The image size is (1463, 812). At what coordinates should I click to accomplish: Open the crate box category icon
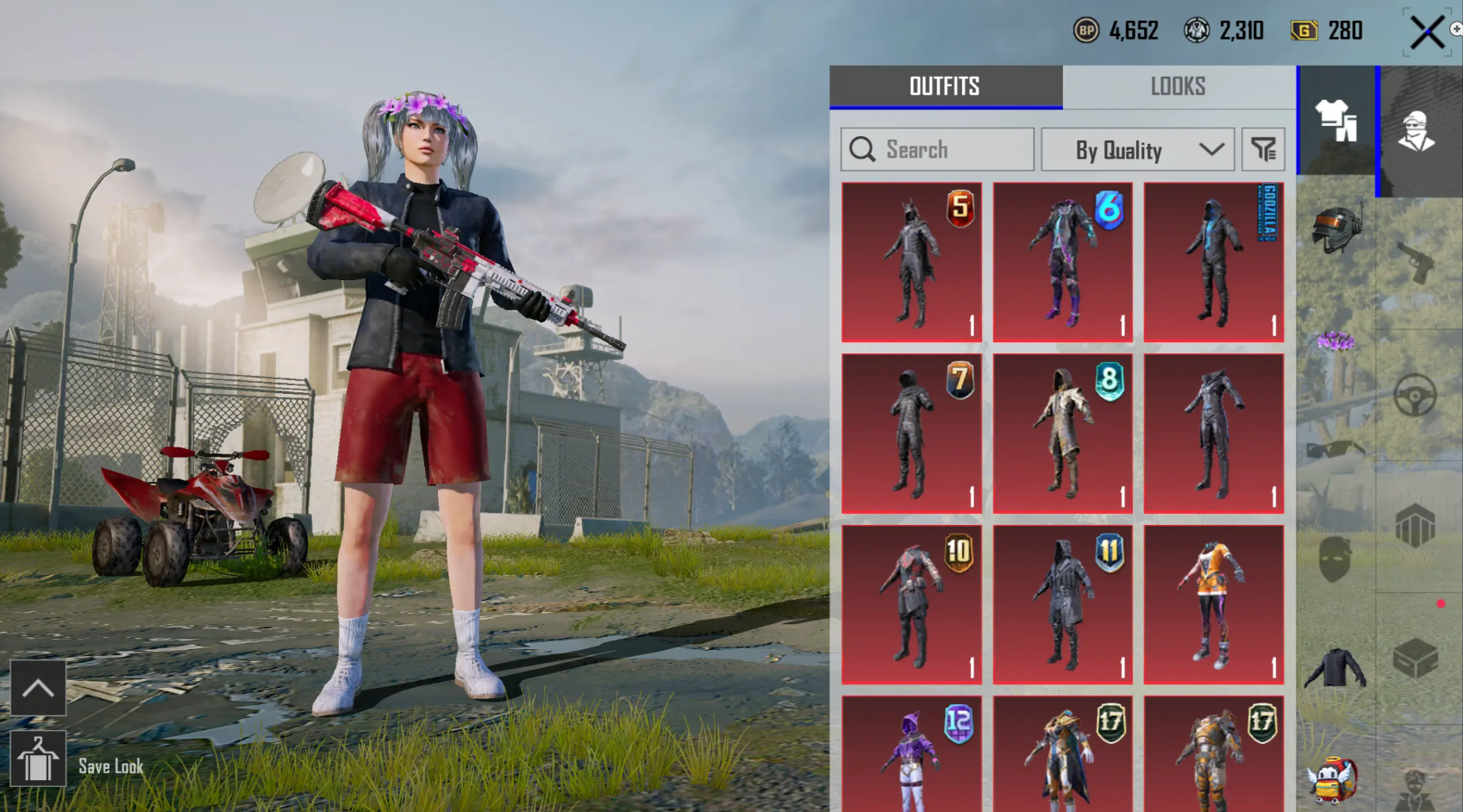[x=1416, y=659]
